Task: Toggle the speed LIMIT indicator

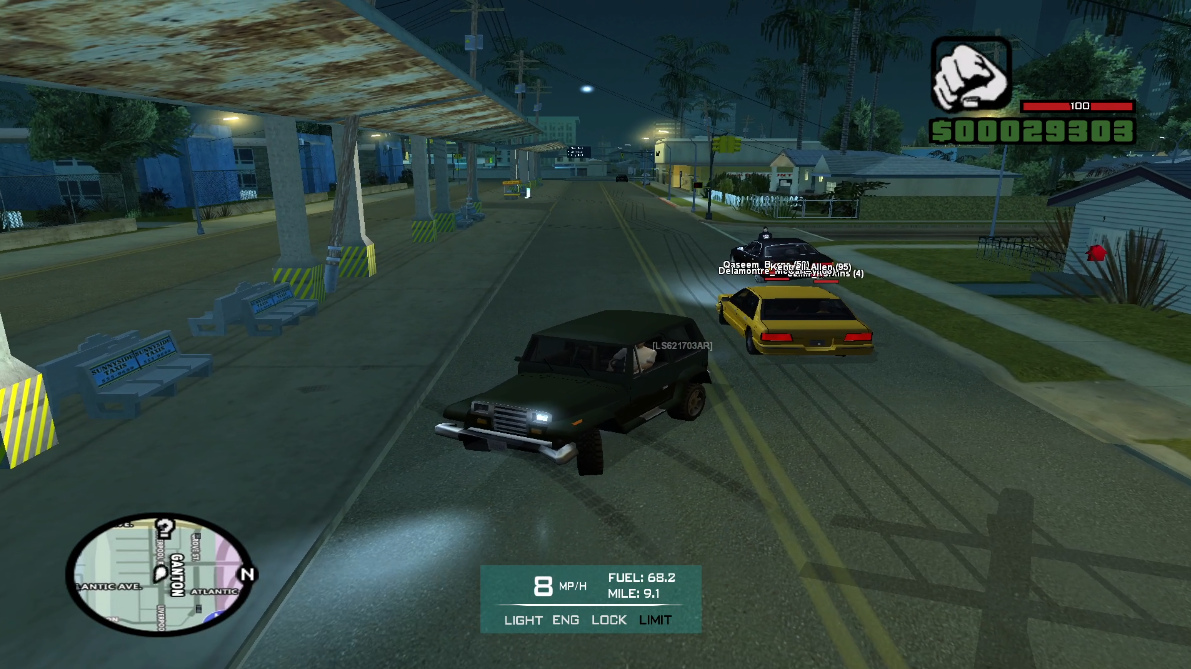Action: pos(656,620)
